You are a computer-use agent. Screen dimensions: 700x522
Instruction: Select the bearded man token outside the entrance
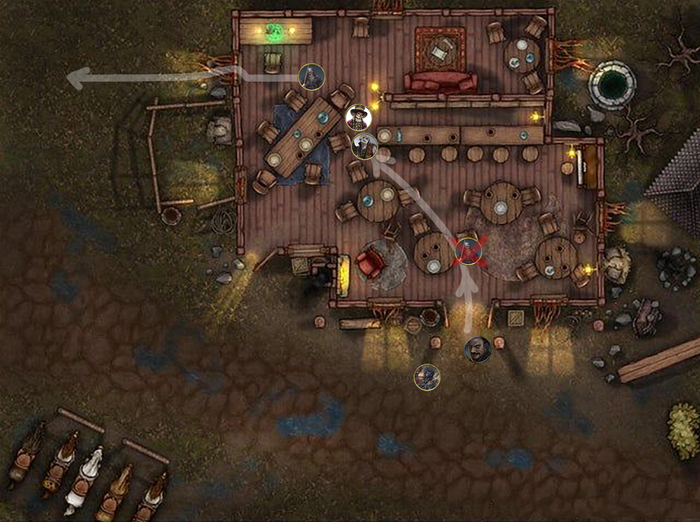click(478, 349)
